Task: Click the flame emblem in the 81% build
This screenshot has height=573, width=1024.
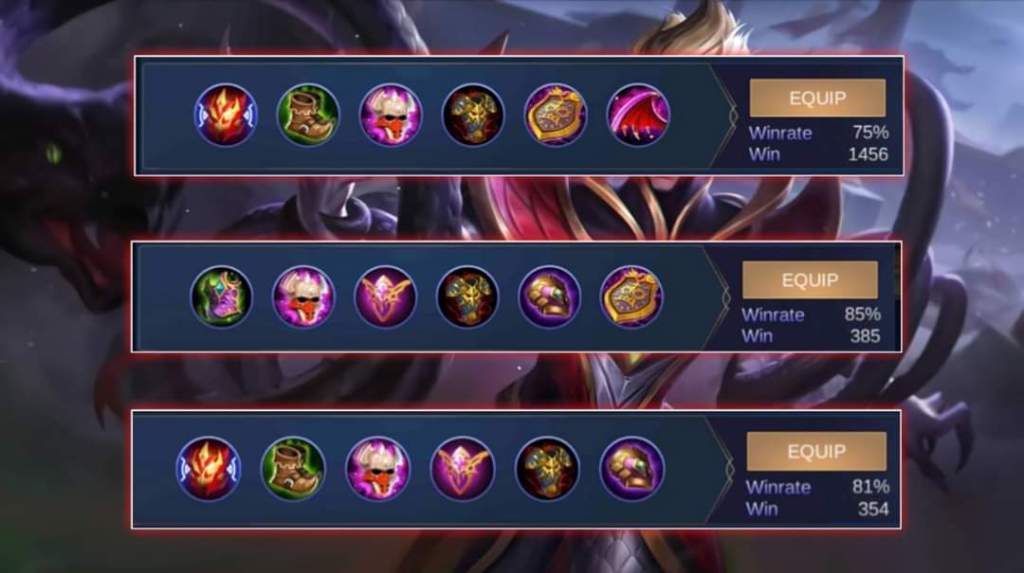Action: (x=208, y=468)
